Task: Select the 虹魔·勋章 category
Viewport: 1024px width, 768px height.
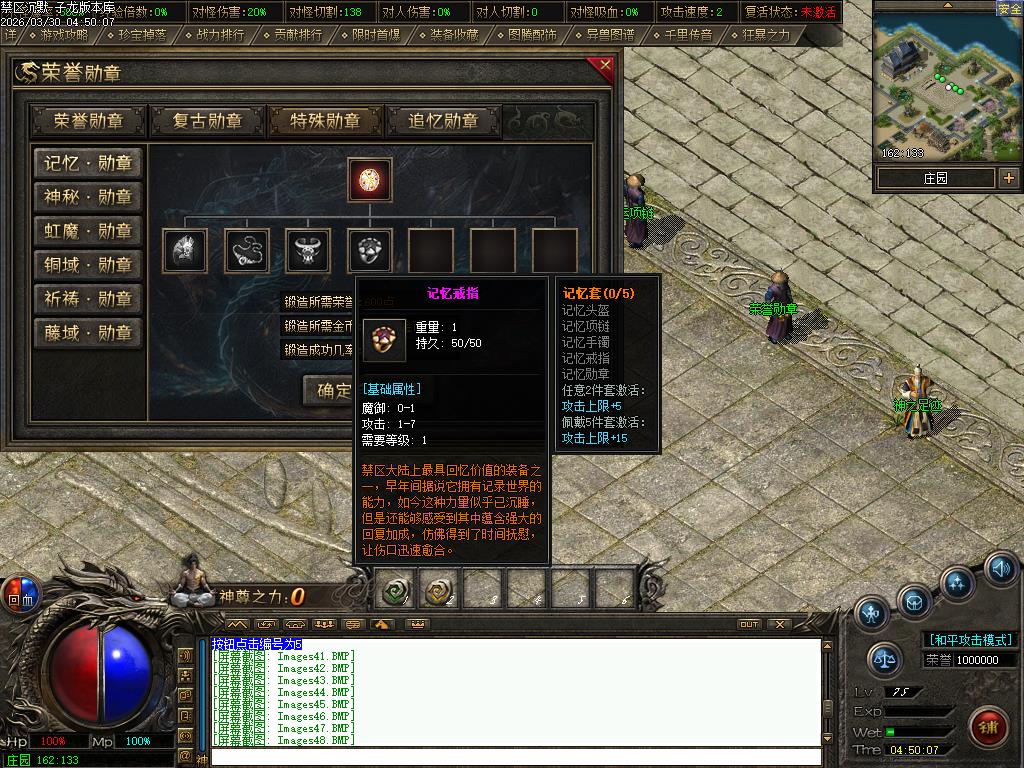Action: coord(88,231)
